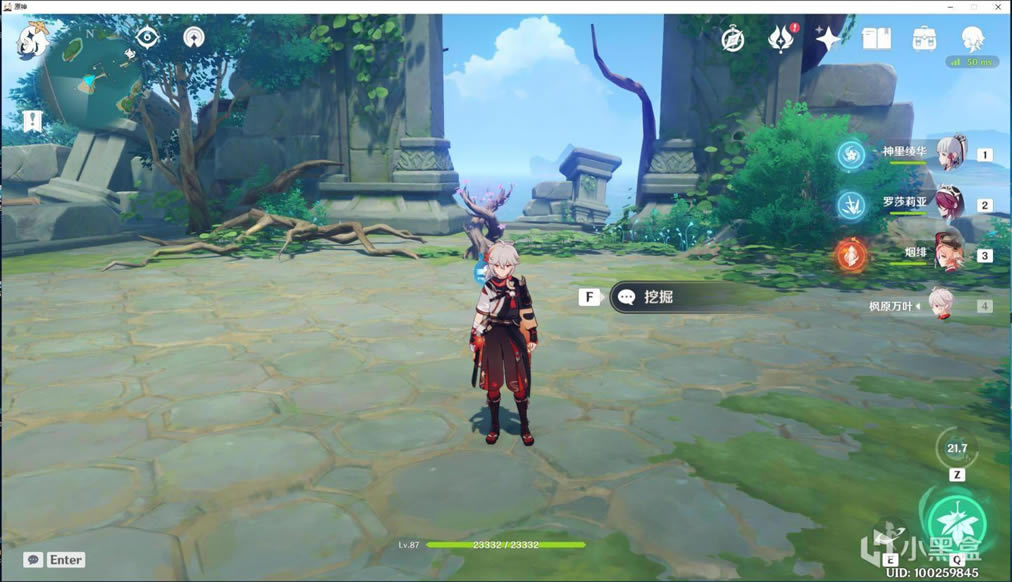Screen dimensions: 1012x582
Task: Open the battle pass icon with red alert
Action: (x=781, y=39)
